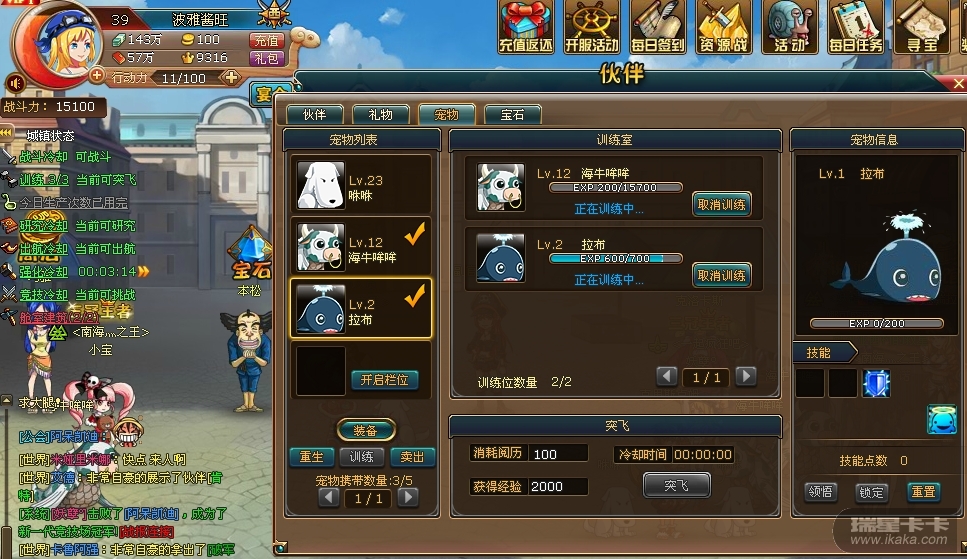Image resolution: width=967 pixels, height=559 pixels.
Task: Cancel training for 拉布
Action: [721, 276]
